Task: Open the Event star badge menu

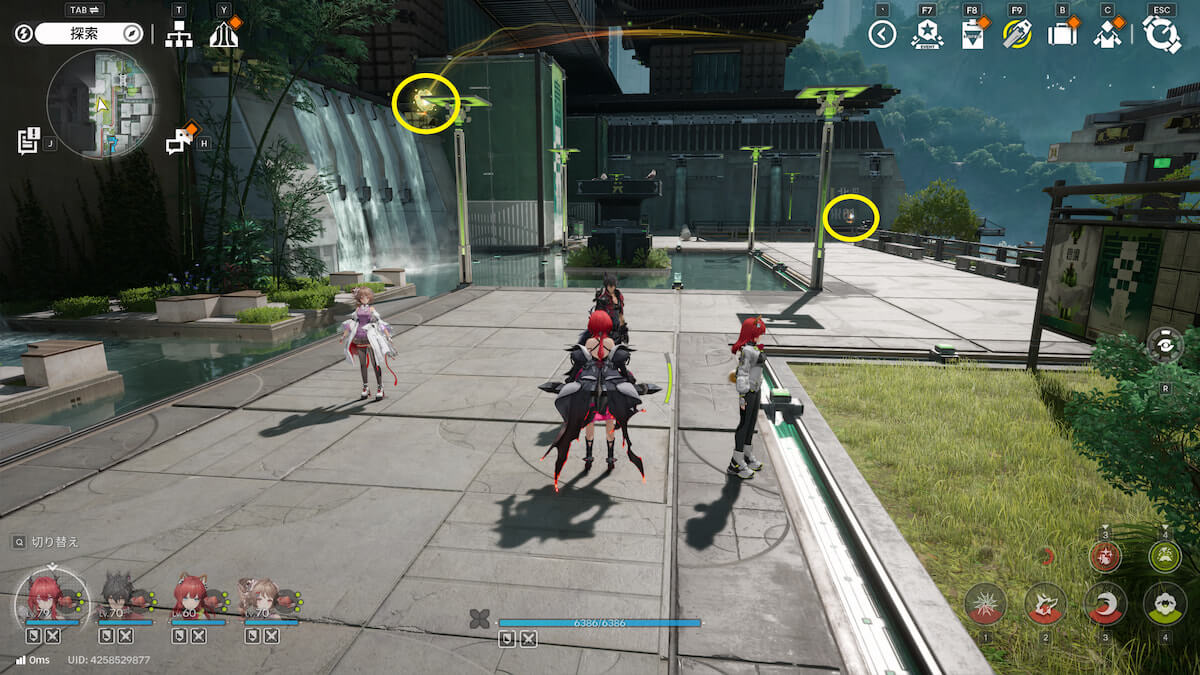Action: pos(927,35)
